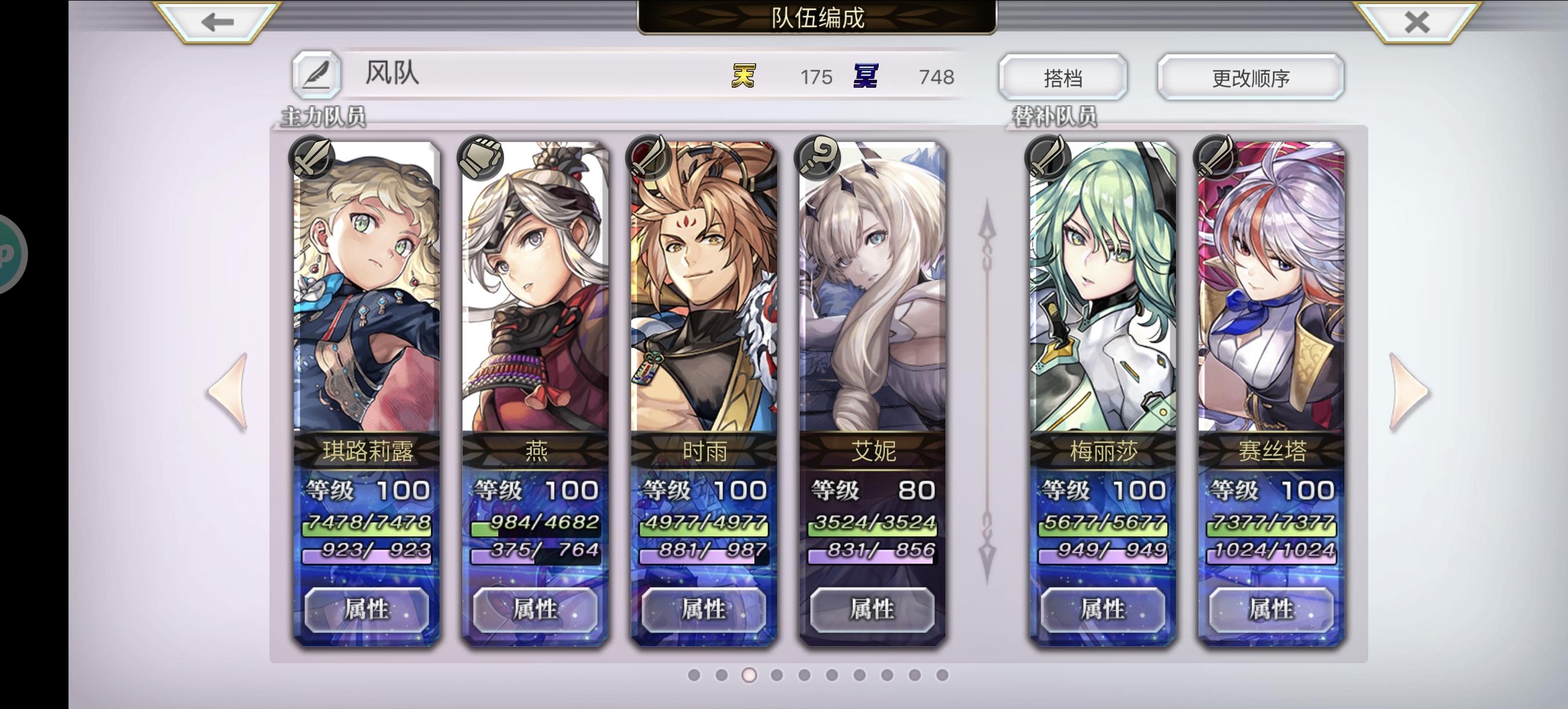
Task: Click 燕's green HP bar
Action: coord(535,528)
